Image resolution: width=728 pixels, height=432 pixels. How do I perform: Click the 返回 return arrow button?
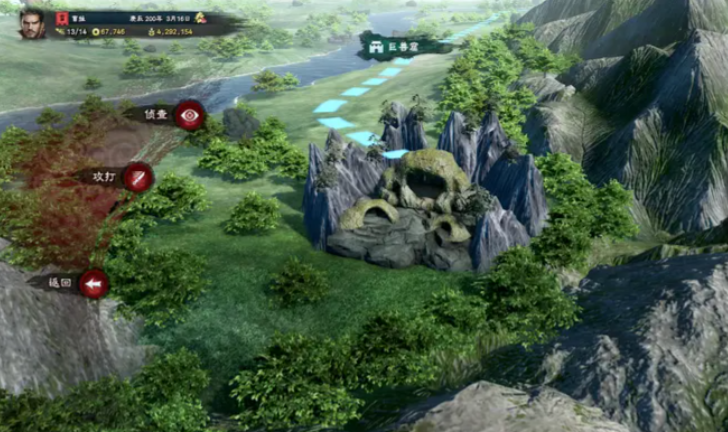94,284
